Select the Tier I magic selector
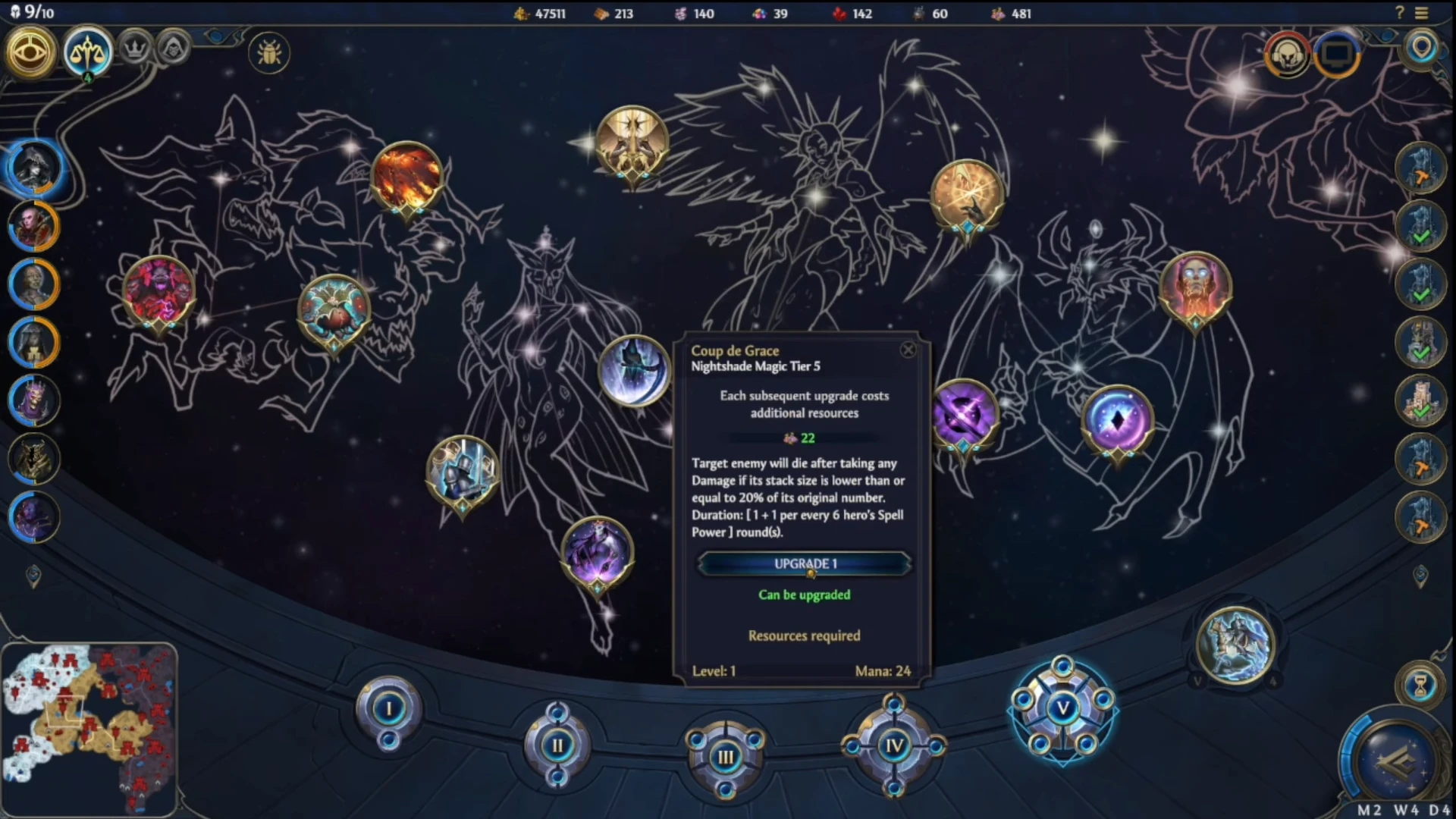The width and height of the screenshot is (1456, 819). pos(389,709)
